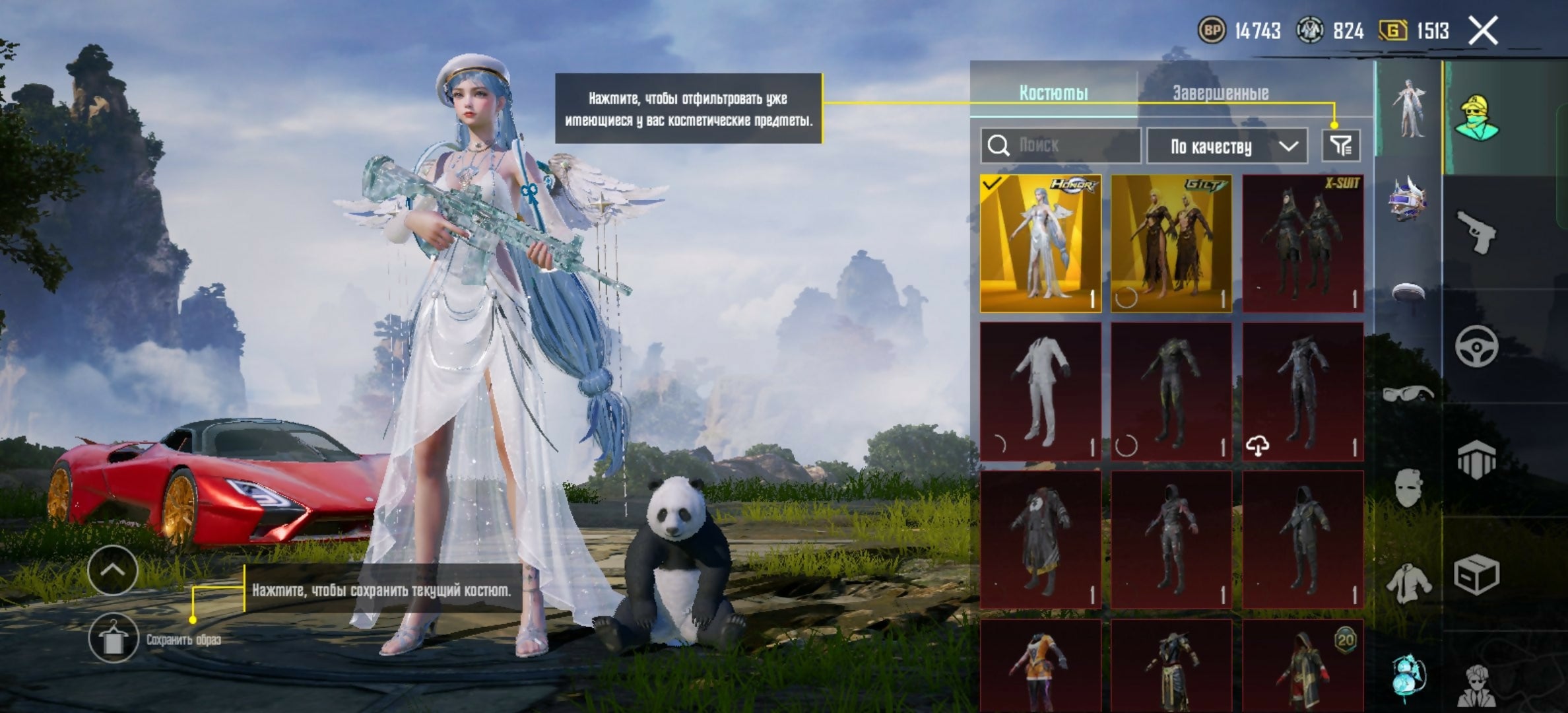Switch to the Костюмы tab
This screenshot has height=713, width=1568.
coord(1053,92)
